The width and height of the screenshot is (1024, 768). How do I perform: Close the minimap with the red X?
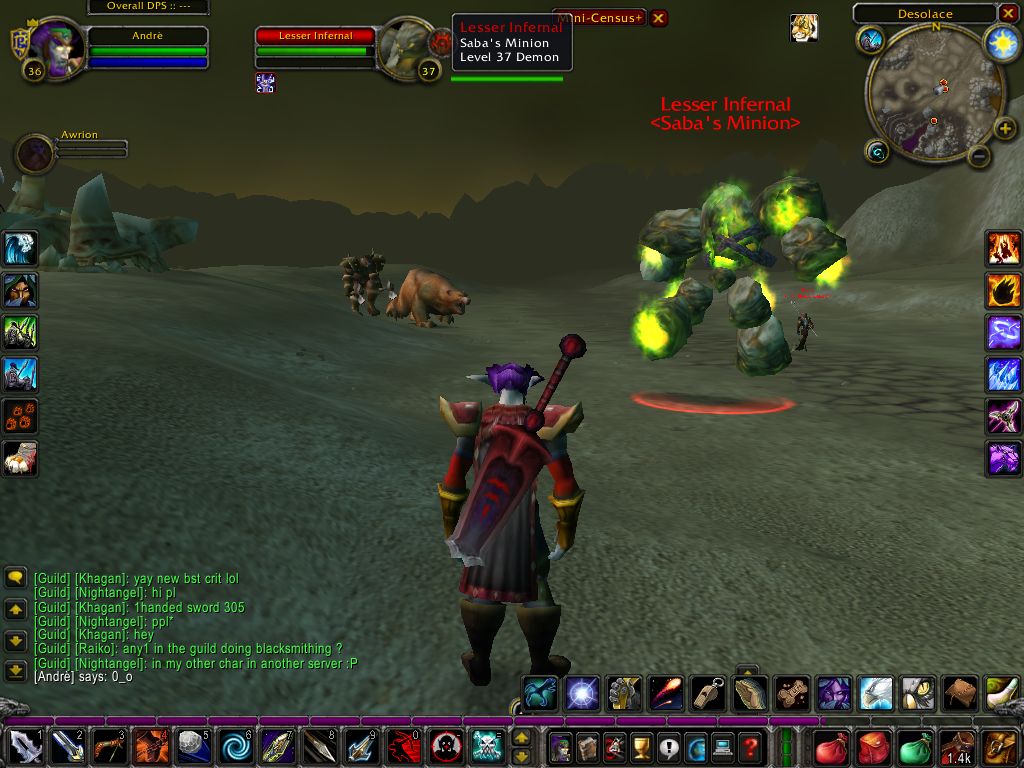[x=1008, y=14]
